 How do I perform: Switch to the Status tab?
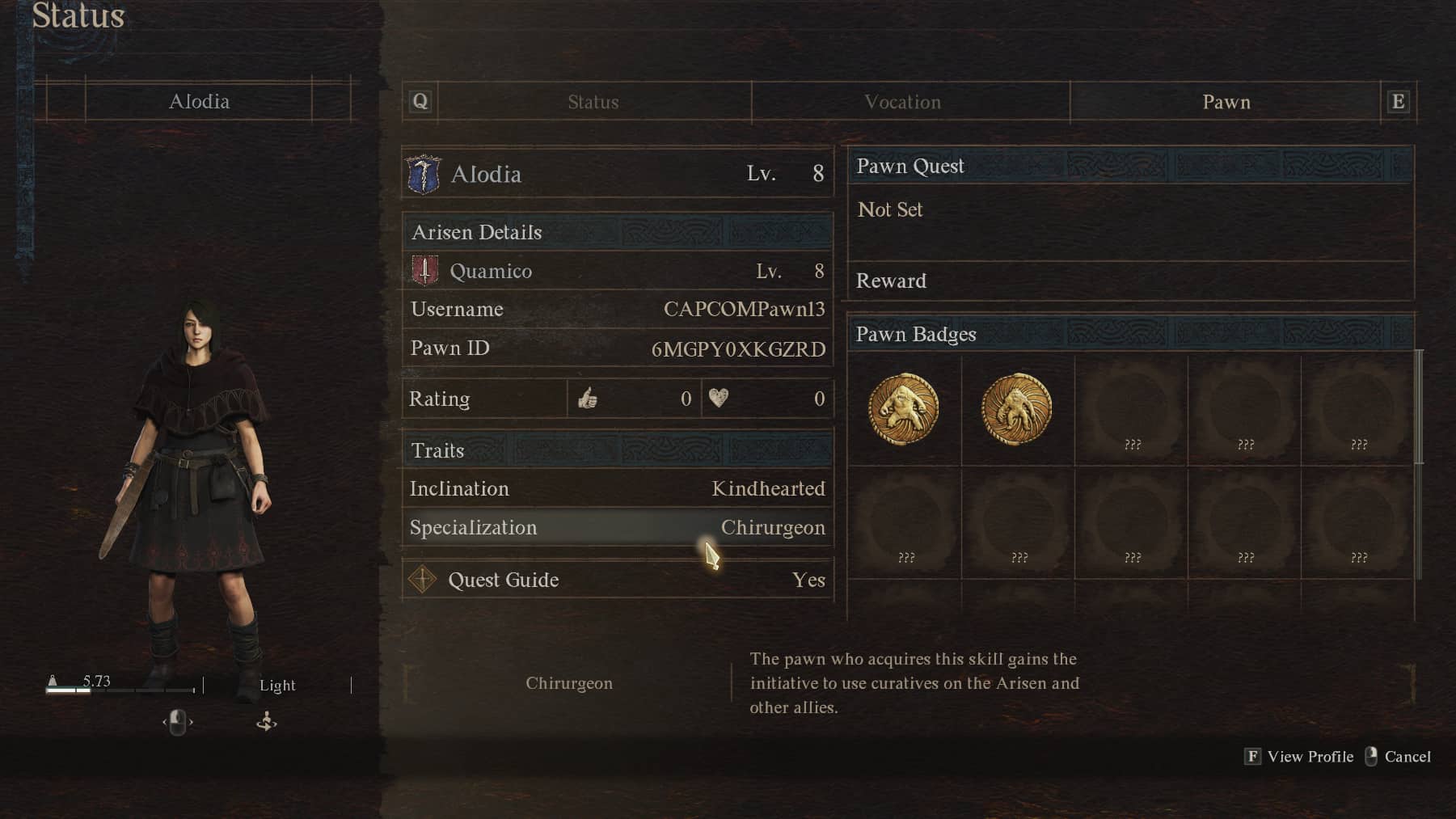(593, 102)
